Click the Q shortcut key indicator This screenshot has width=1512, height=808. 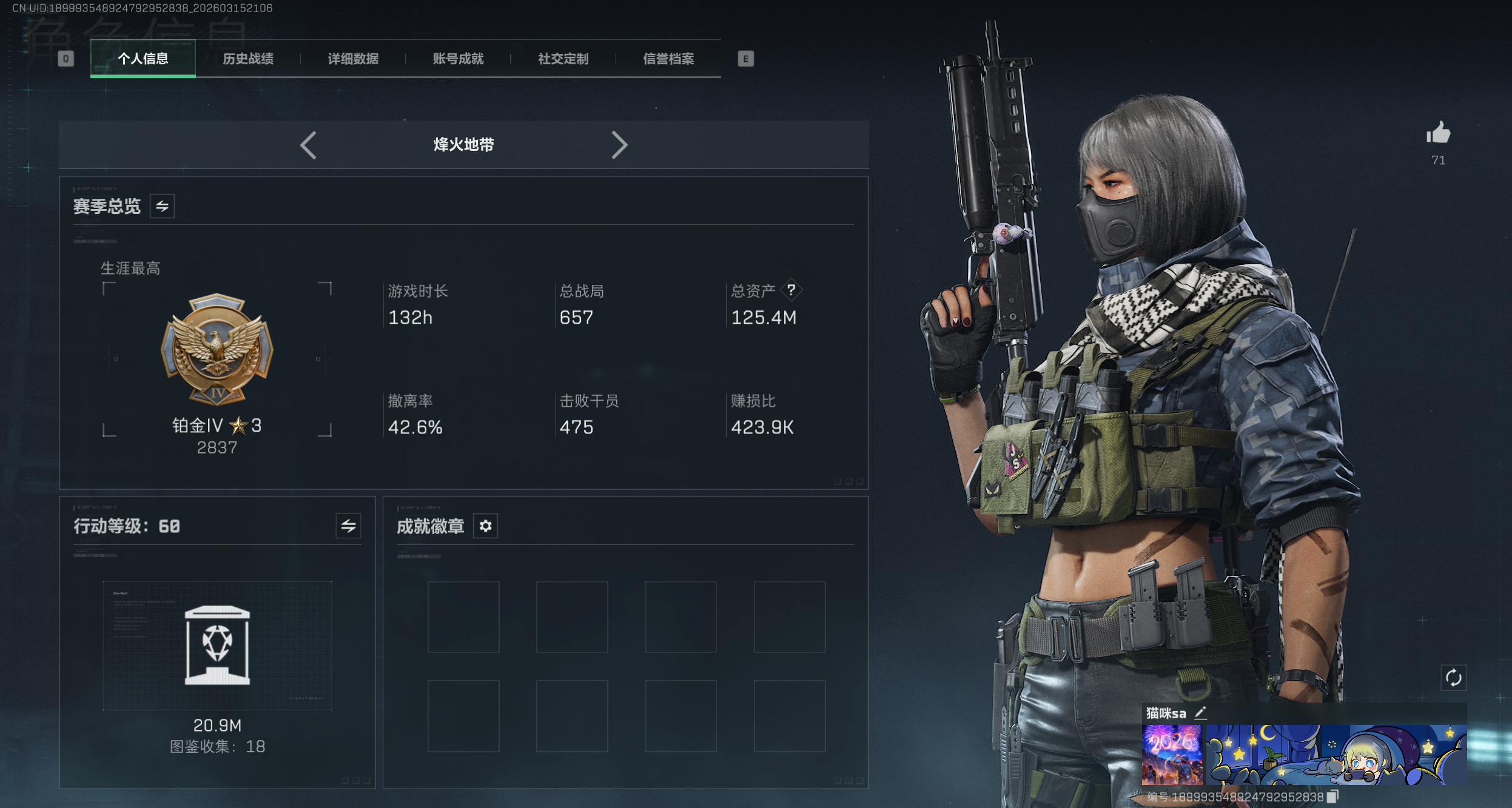tap(67, 59)
